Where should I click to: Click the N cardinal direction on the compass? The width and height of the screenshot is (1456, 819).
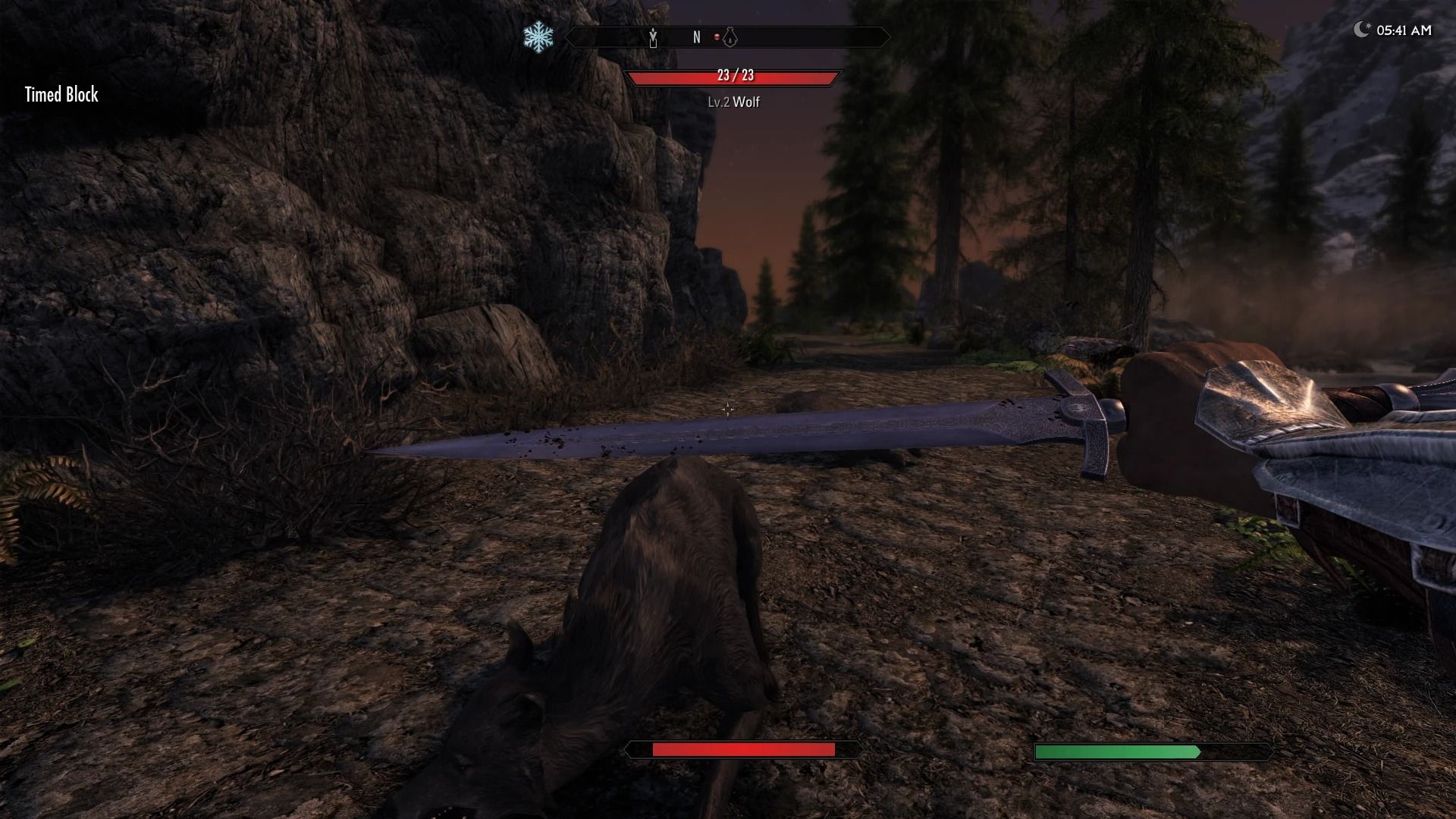pos(696,36)
